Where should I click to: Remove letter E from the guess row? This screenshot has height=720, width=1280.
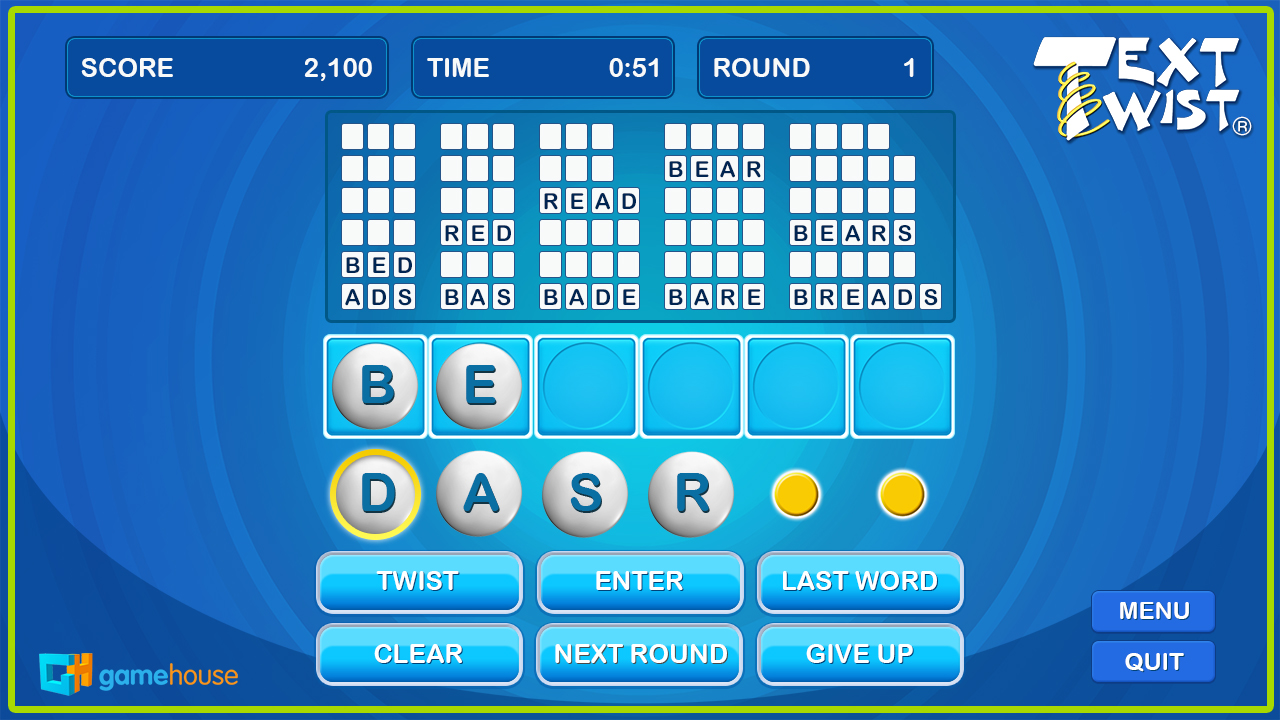tap(480, 386)
